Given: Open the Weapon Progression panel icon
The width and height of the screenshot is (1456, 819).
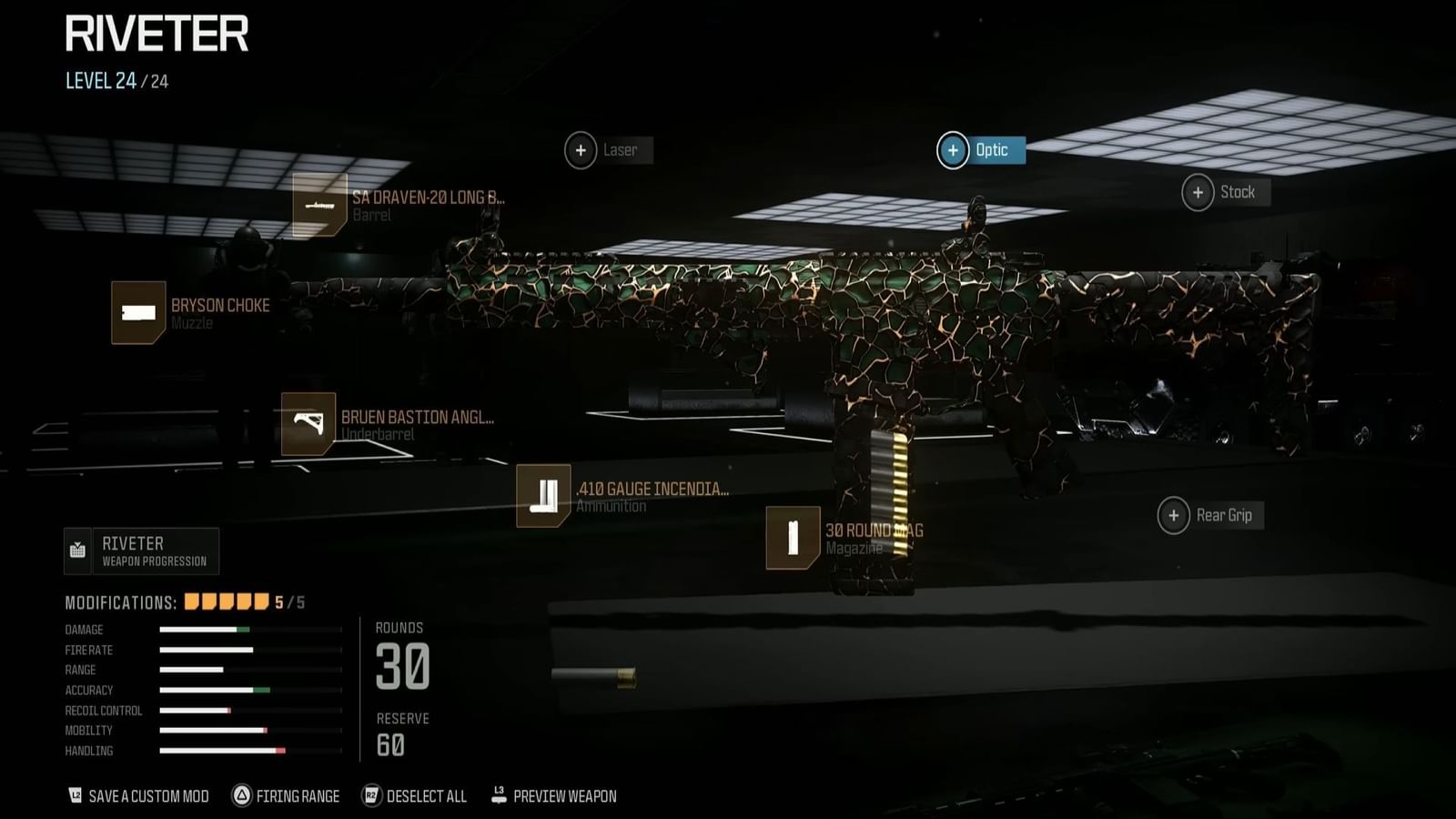Looking at the screenshot, I should 78,550.
